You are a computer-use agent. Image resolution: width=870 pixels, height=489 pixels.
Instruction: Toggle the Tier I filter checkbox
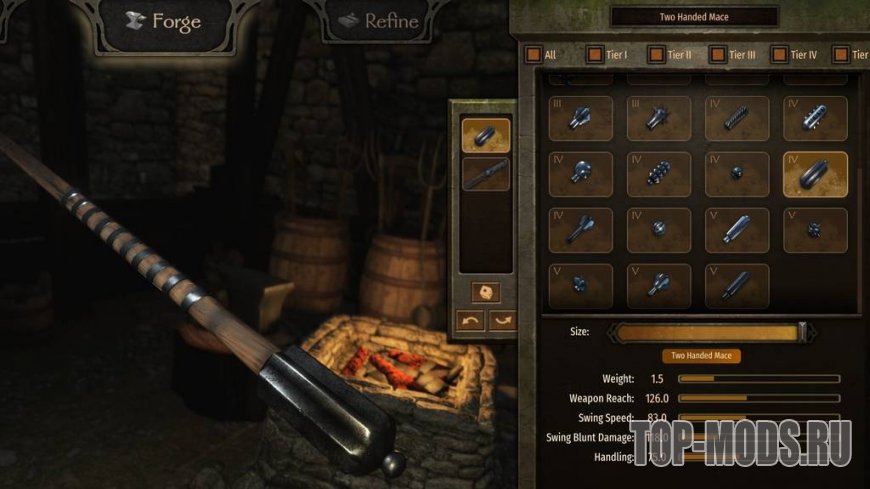595,54
